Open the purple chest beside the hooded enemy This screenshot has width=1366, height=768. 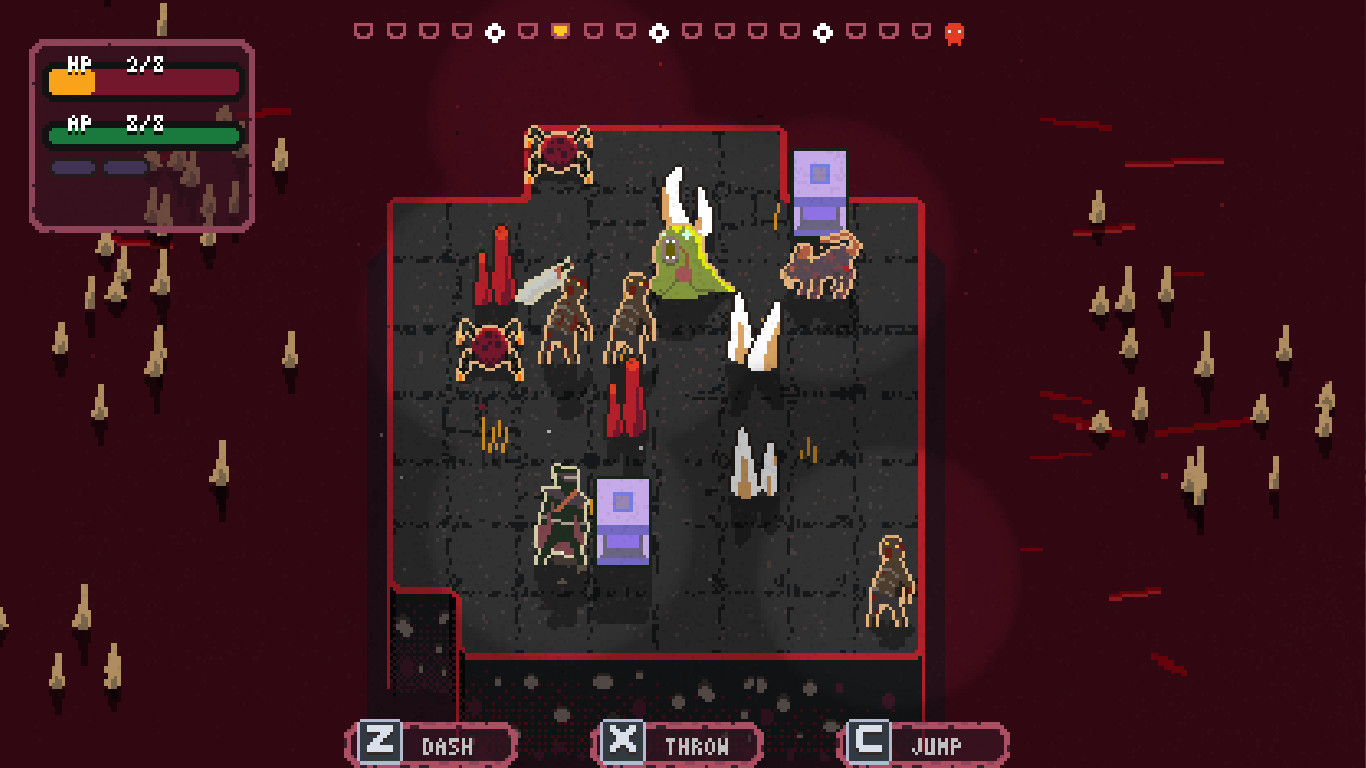pos(622,520)
